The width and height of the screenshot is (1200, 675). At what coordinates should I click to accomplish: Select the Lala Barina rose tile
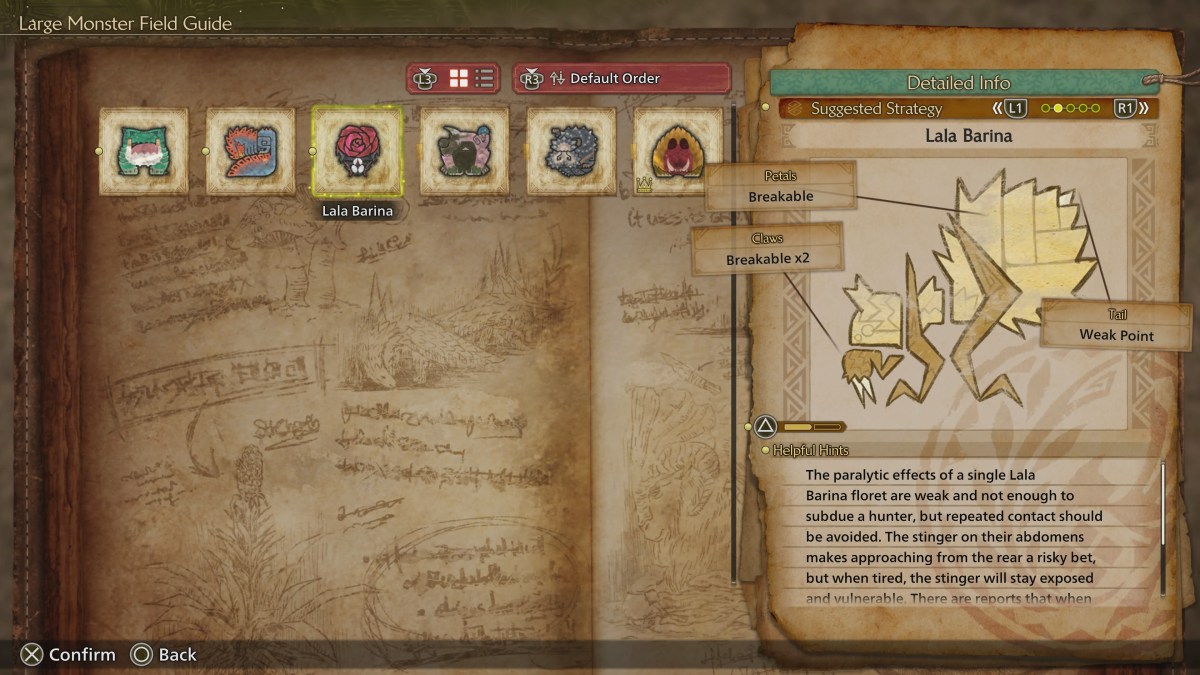pyautogui.click(x=358, y=151)
